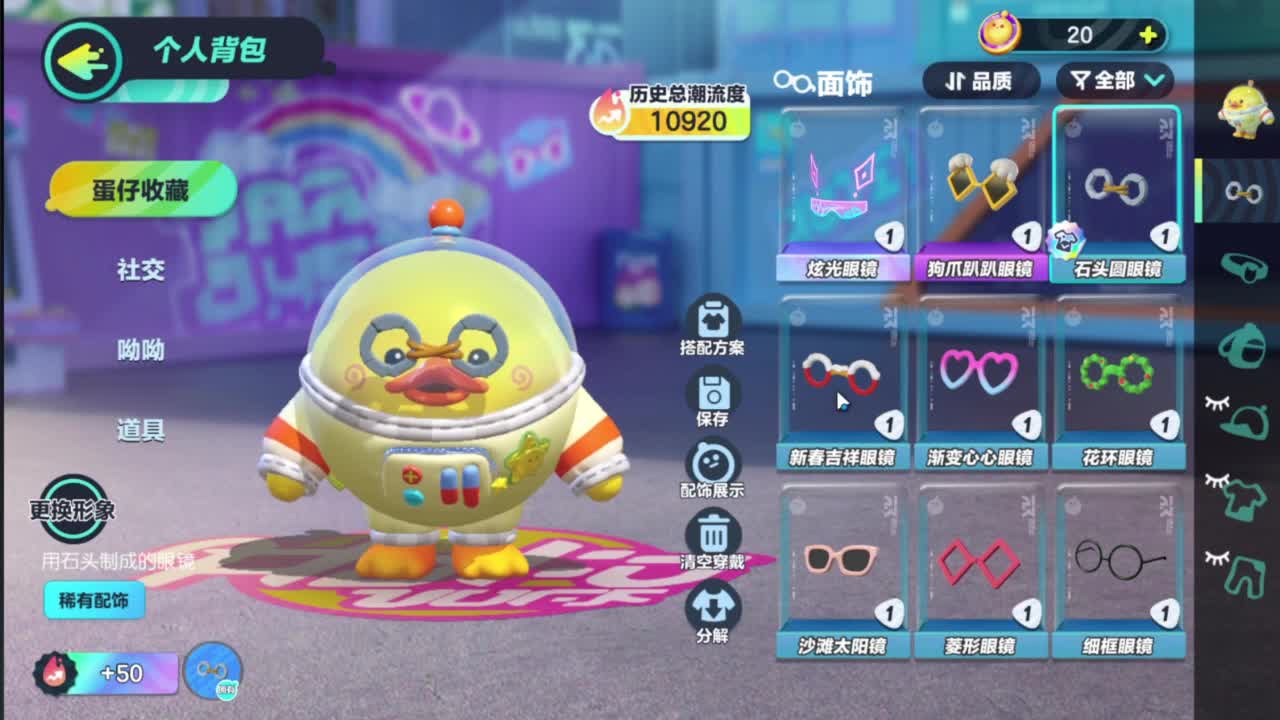Click the character thumbnail at sidebar top

pyautogui.click(x=1243, y=110)
